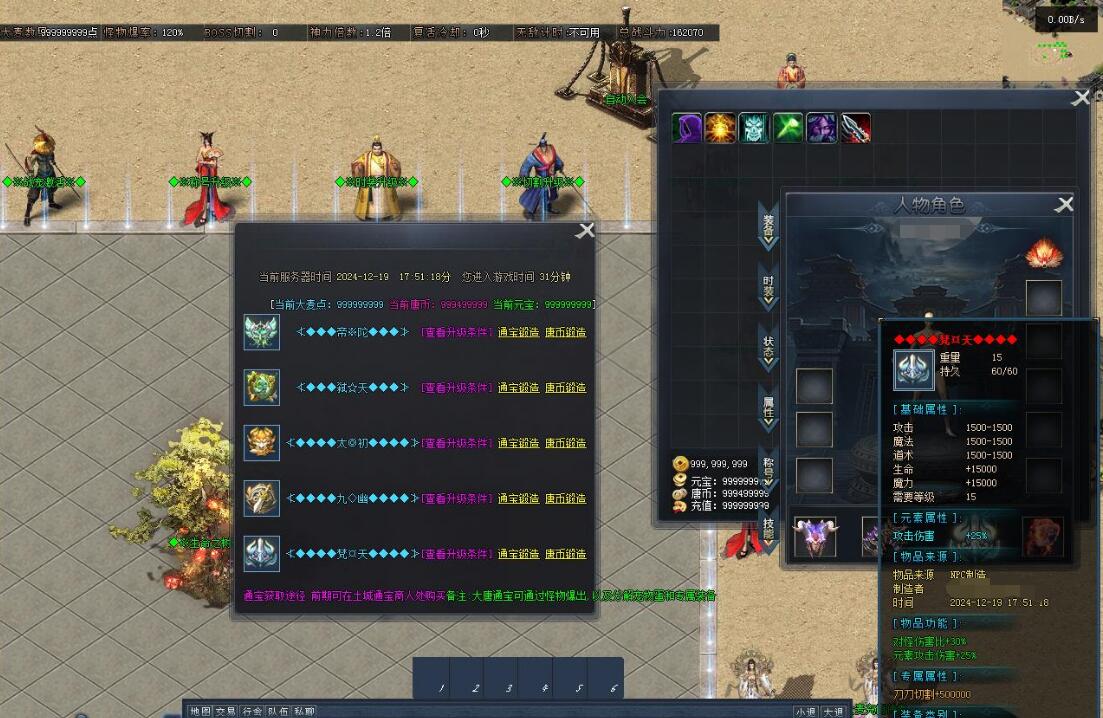The height and width of the screenshot is (718, 1103).
Task: Choose 通宝锻造 for 狱☆天
Action: point(518,388)
